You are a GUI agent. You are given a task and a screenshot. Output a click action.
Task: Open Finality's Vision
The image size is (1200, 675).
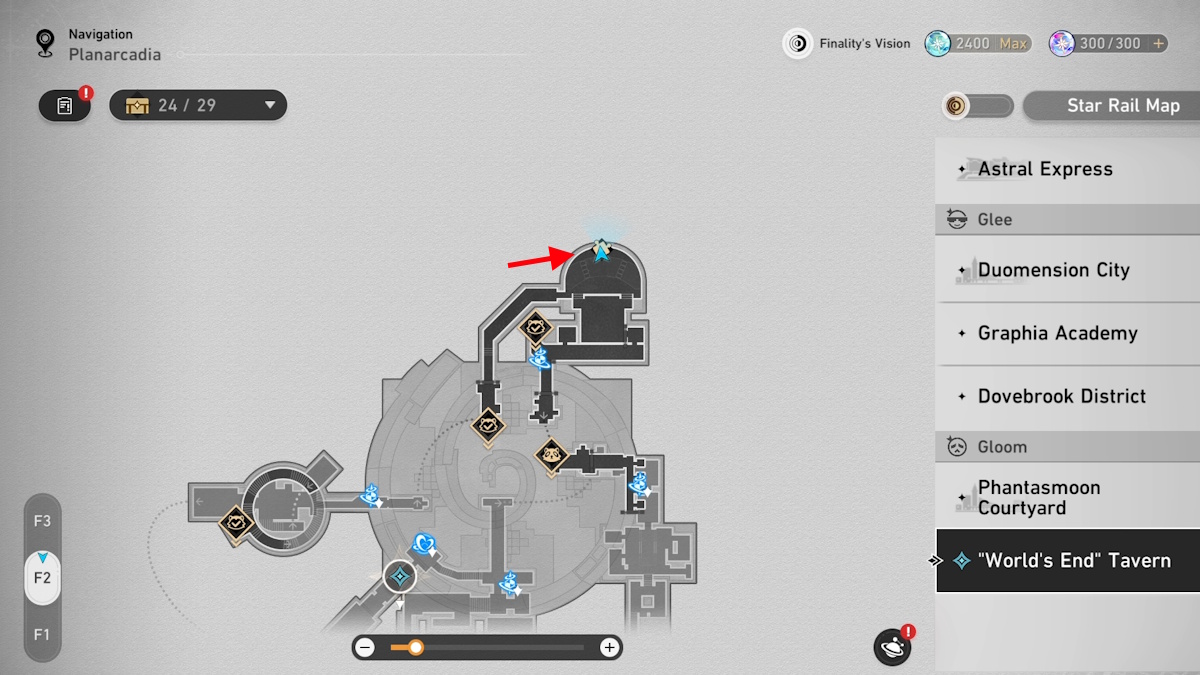point(848,43)
